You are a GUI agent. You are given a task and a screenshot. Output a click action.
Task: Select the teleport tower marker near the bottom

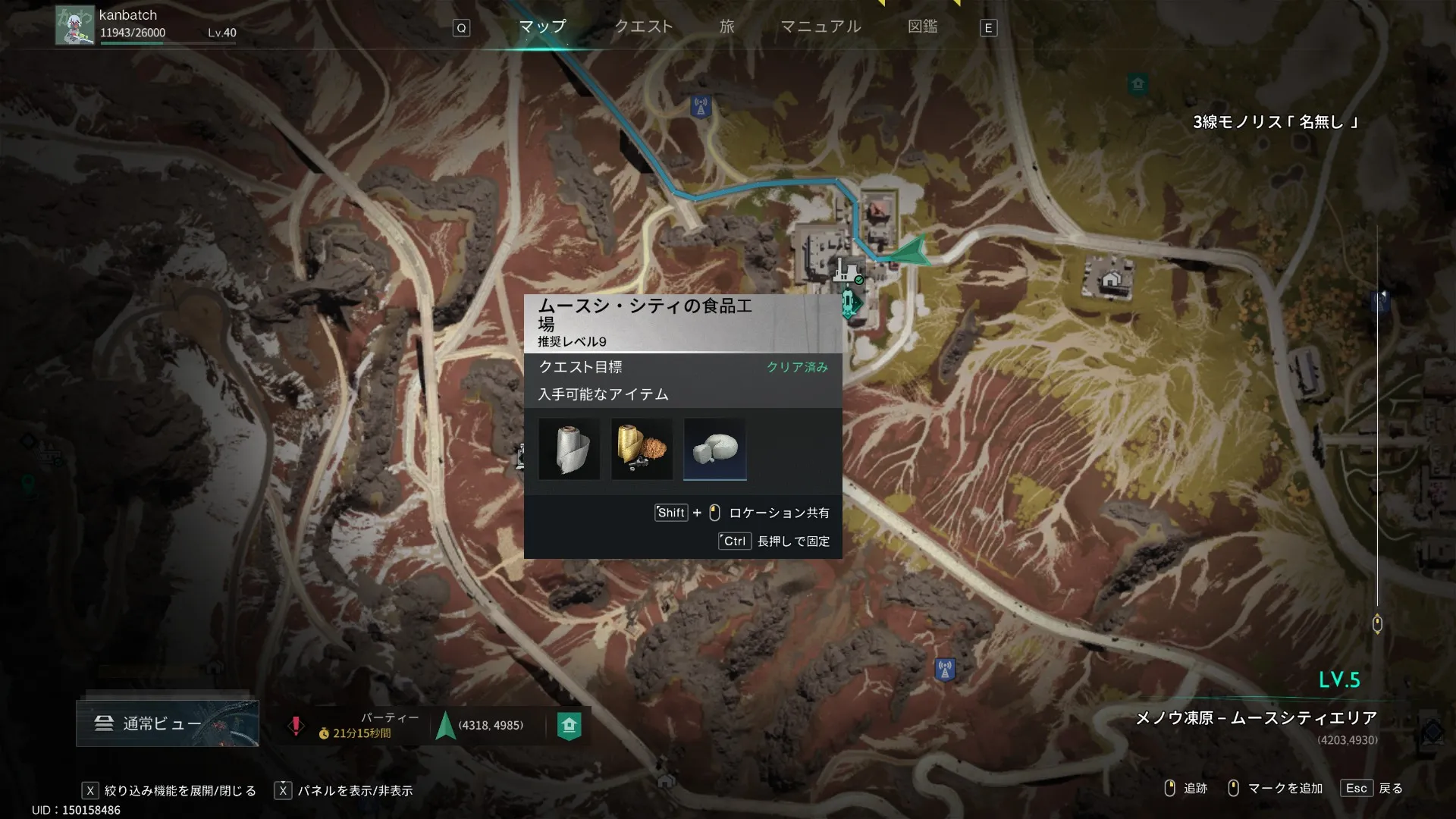pos(944,670)
